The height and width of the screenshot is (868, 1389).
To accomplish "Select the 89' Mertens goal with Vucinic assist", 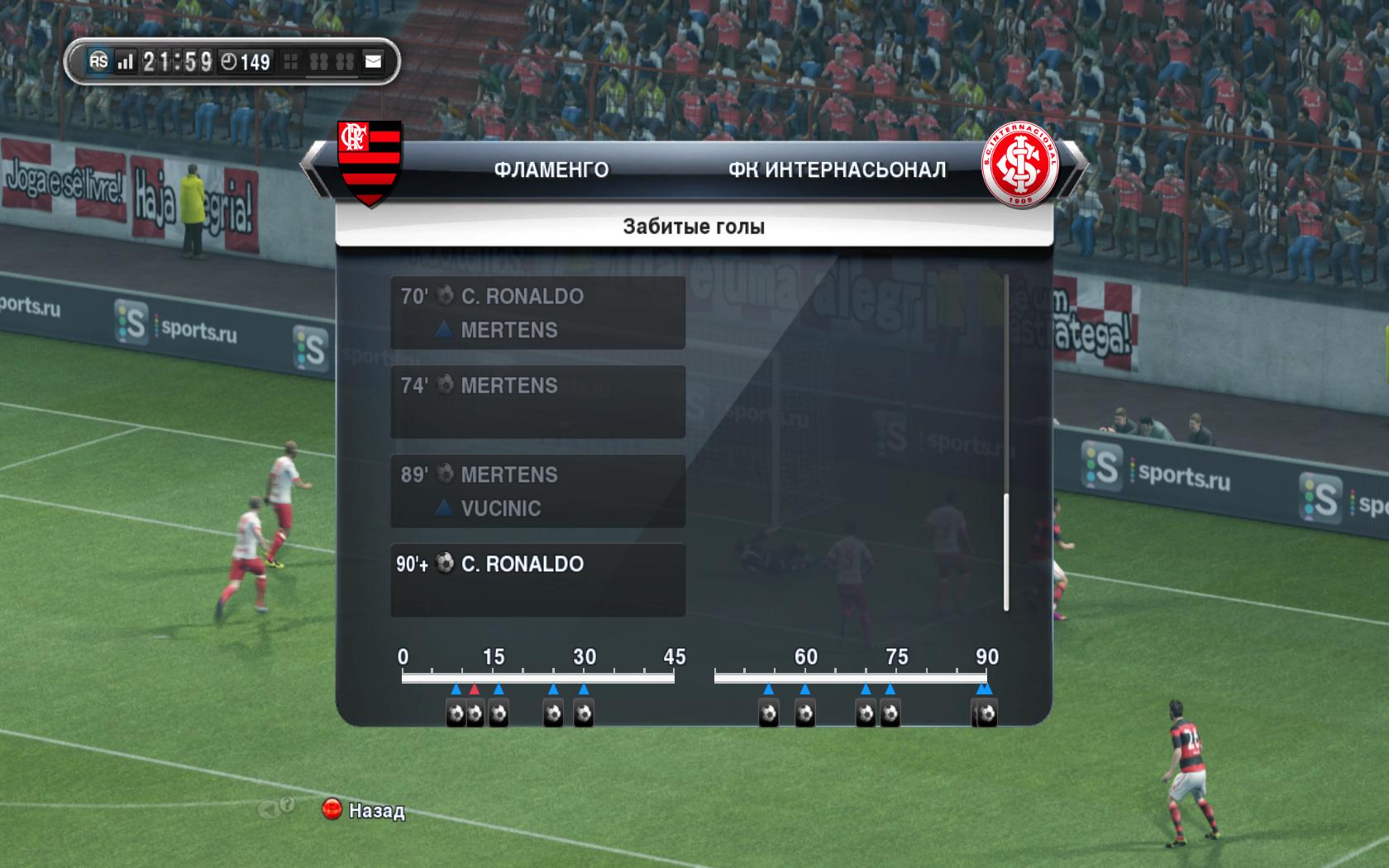I will pyautogui.click(x=537, y=491).
